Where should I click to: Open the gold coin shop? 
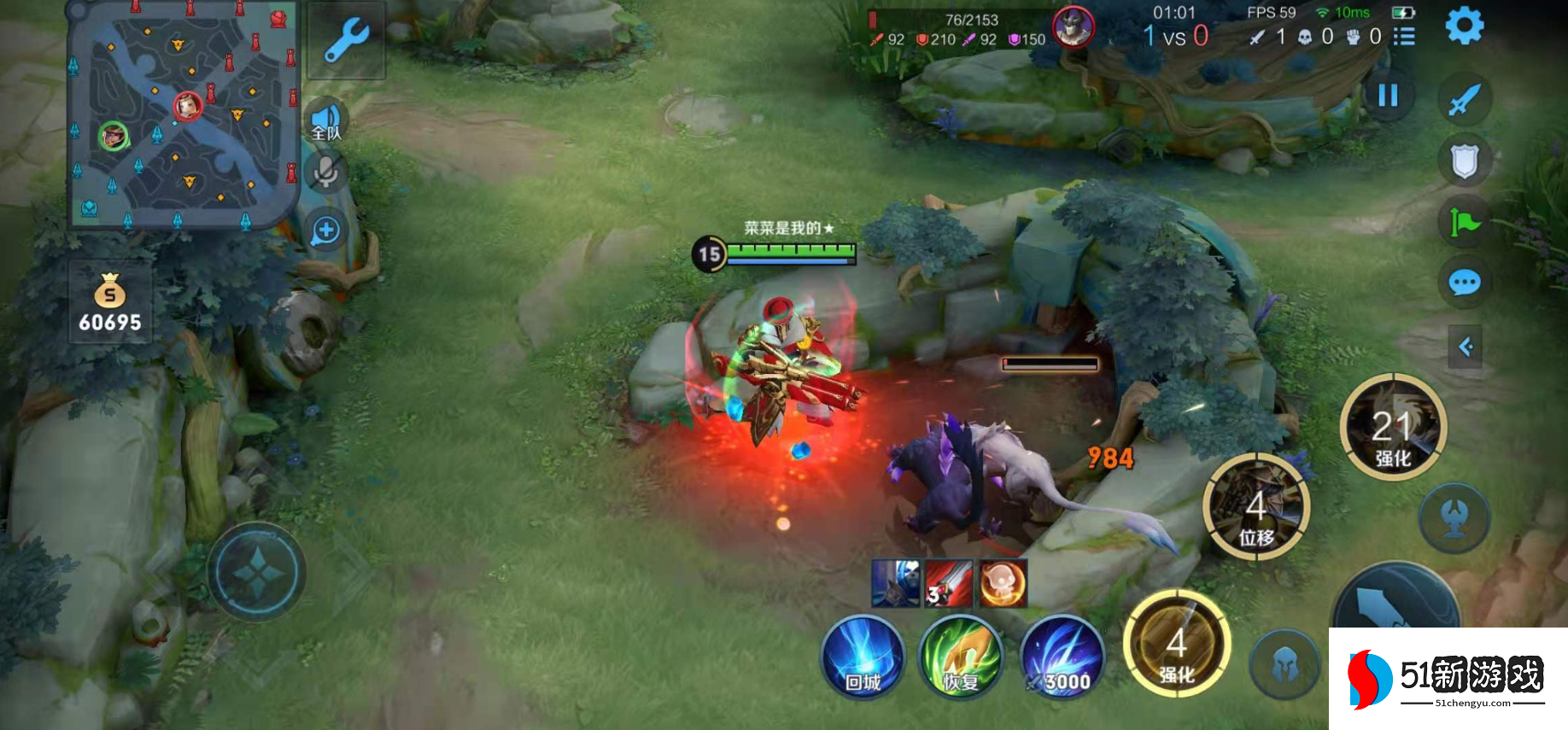pos(109,303)
